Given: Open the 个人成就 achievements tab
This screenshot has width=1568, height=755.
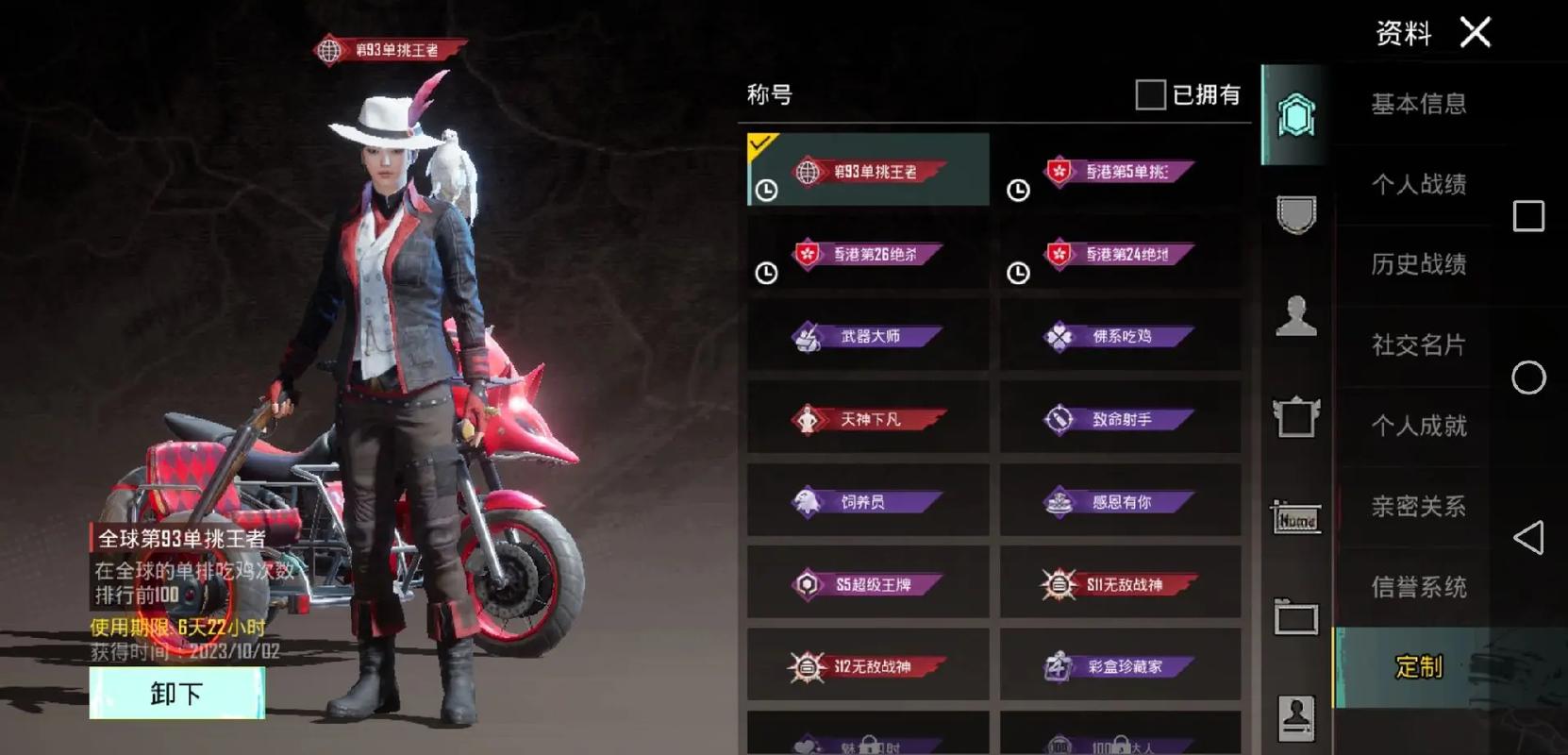Looking at the screenshot, I should 1418,426.
